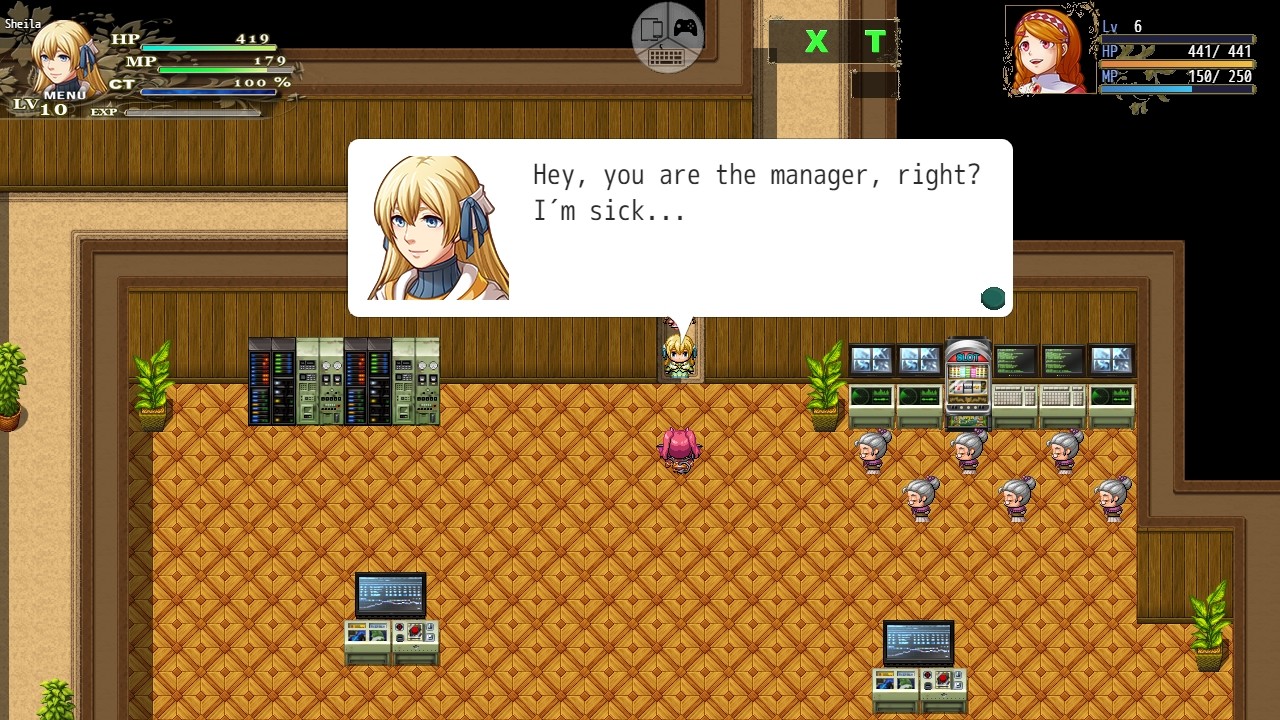Click the slot machine between the monitors

point(967,380)
